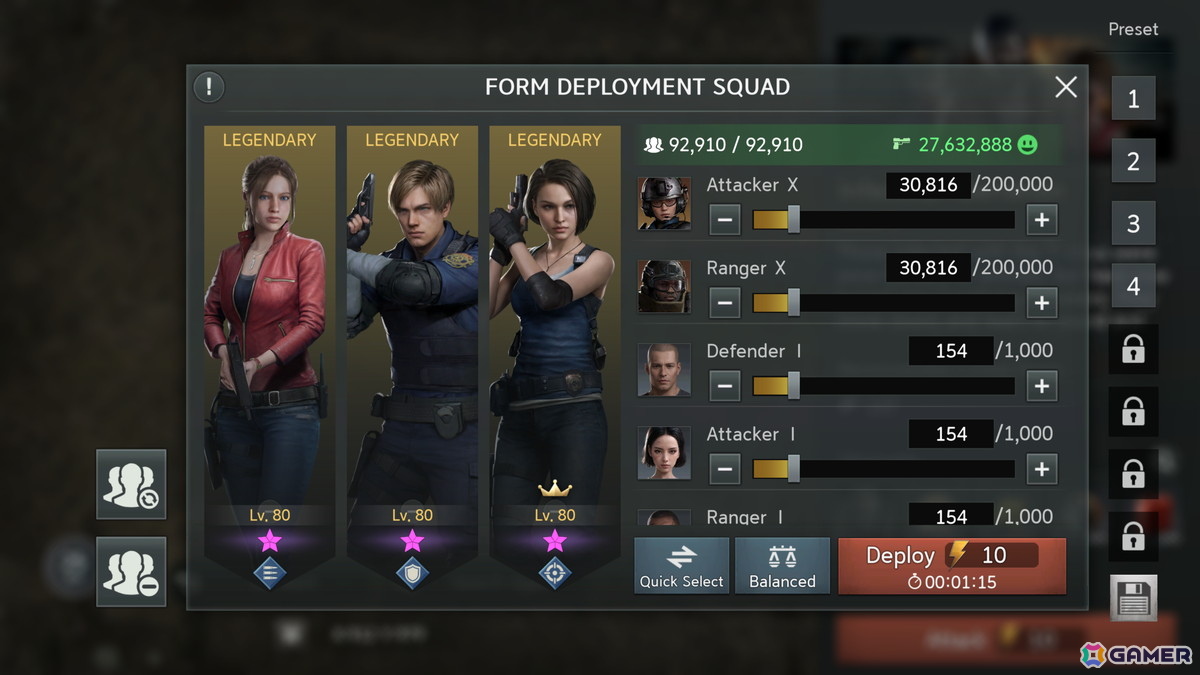Save the current squad preset
Screen dimensions: 1200x675
point(1133,598)
